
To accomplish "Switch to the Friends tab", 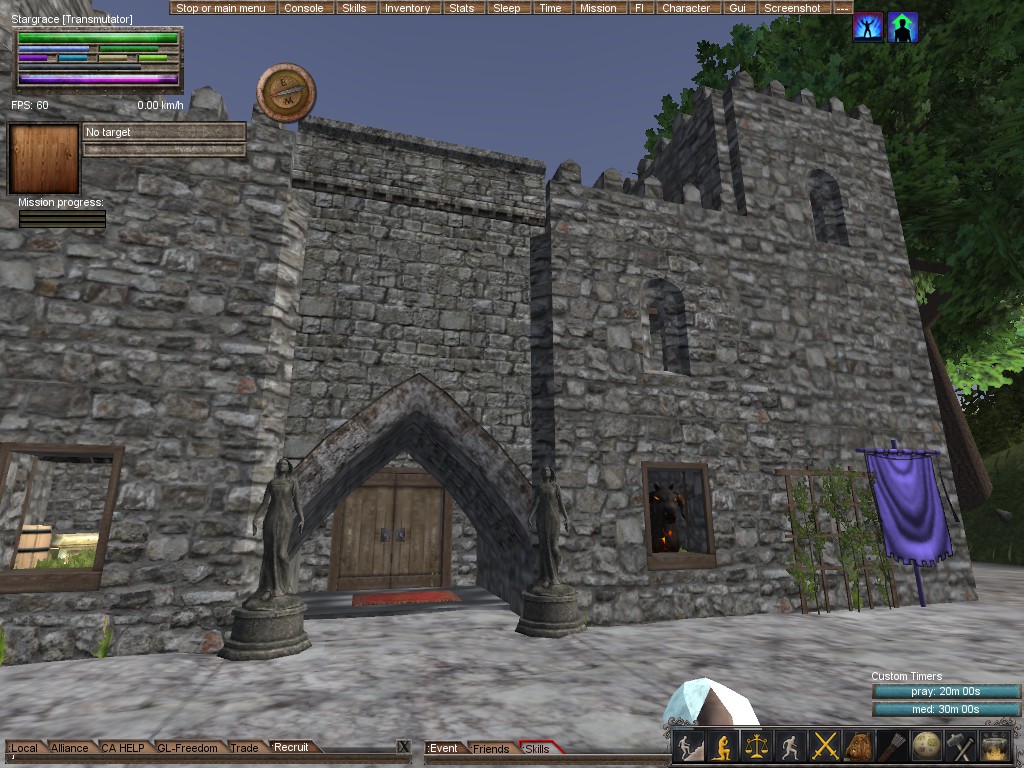I will coord(491,749).
